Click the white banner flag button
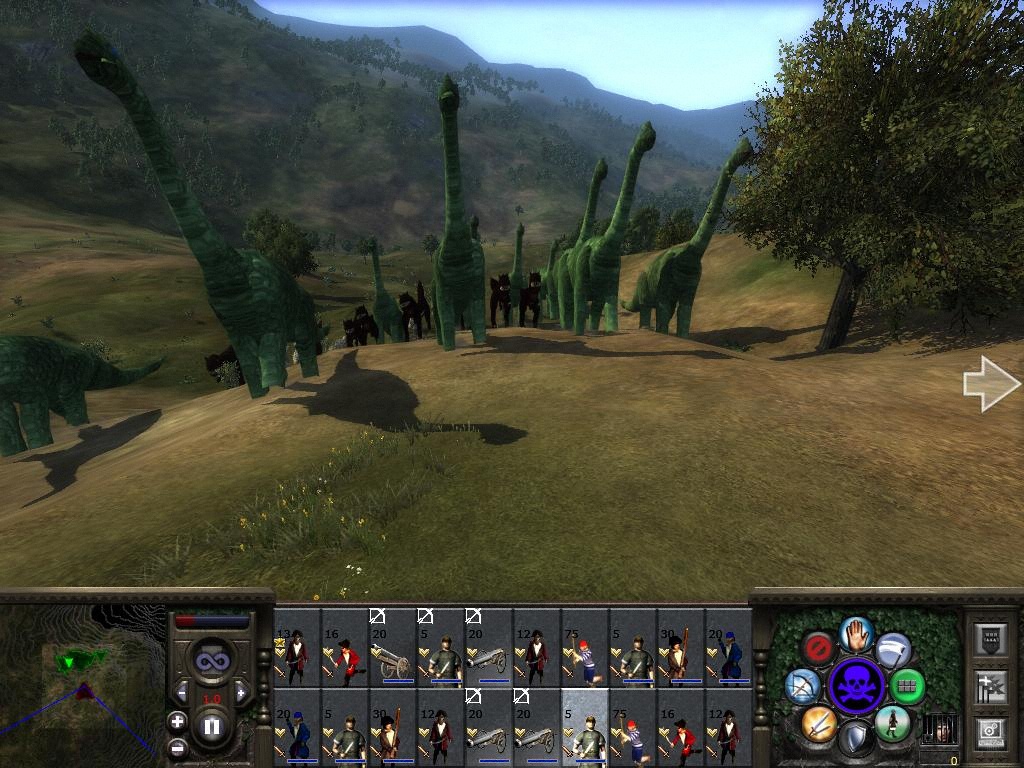Screen dimensions: 1024x768 click(x=893, y=649)
